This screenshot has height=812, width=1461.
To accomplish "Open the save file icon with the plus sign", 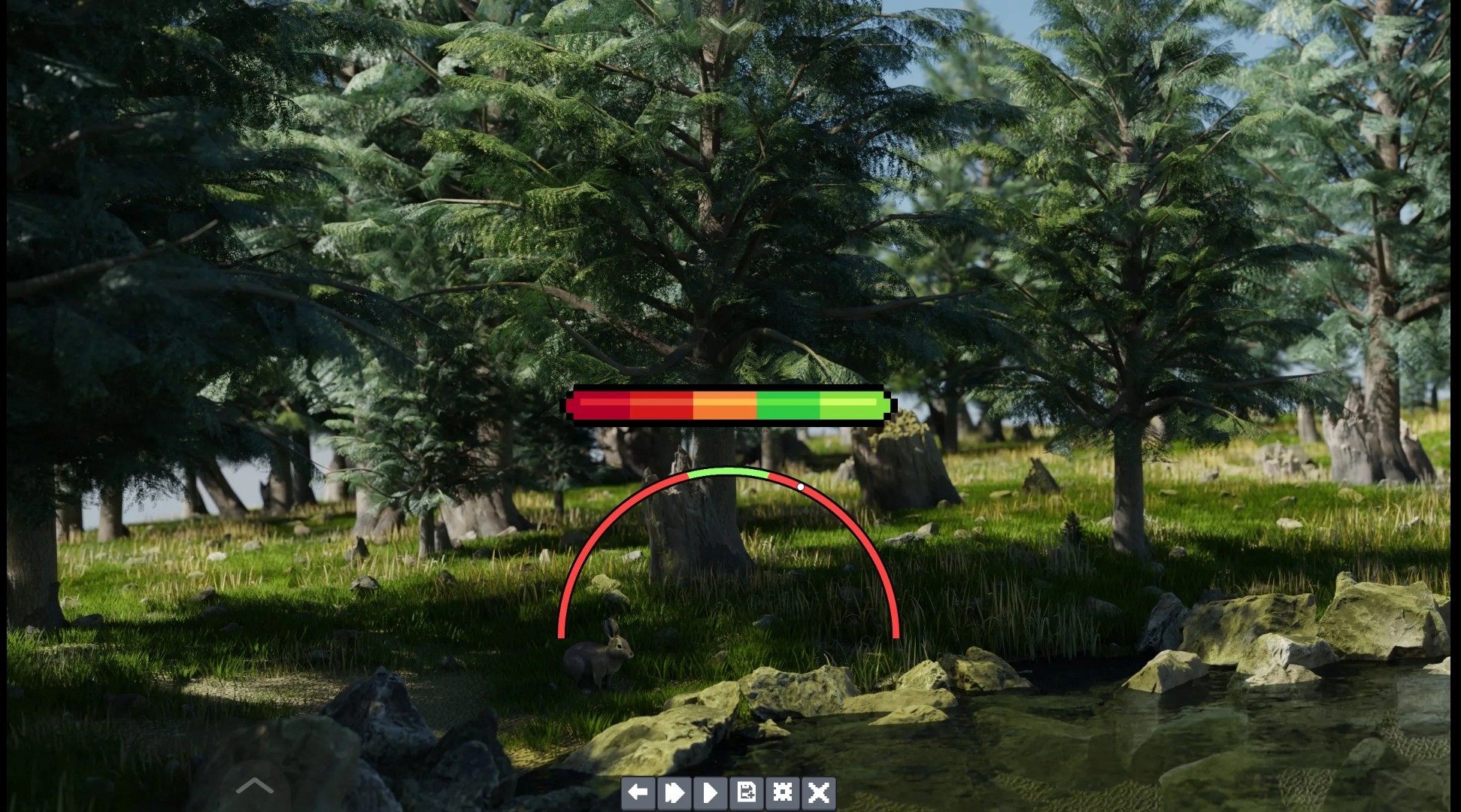I will [747, 792].
